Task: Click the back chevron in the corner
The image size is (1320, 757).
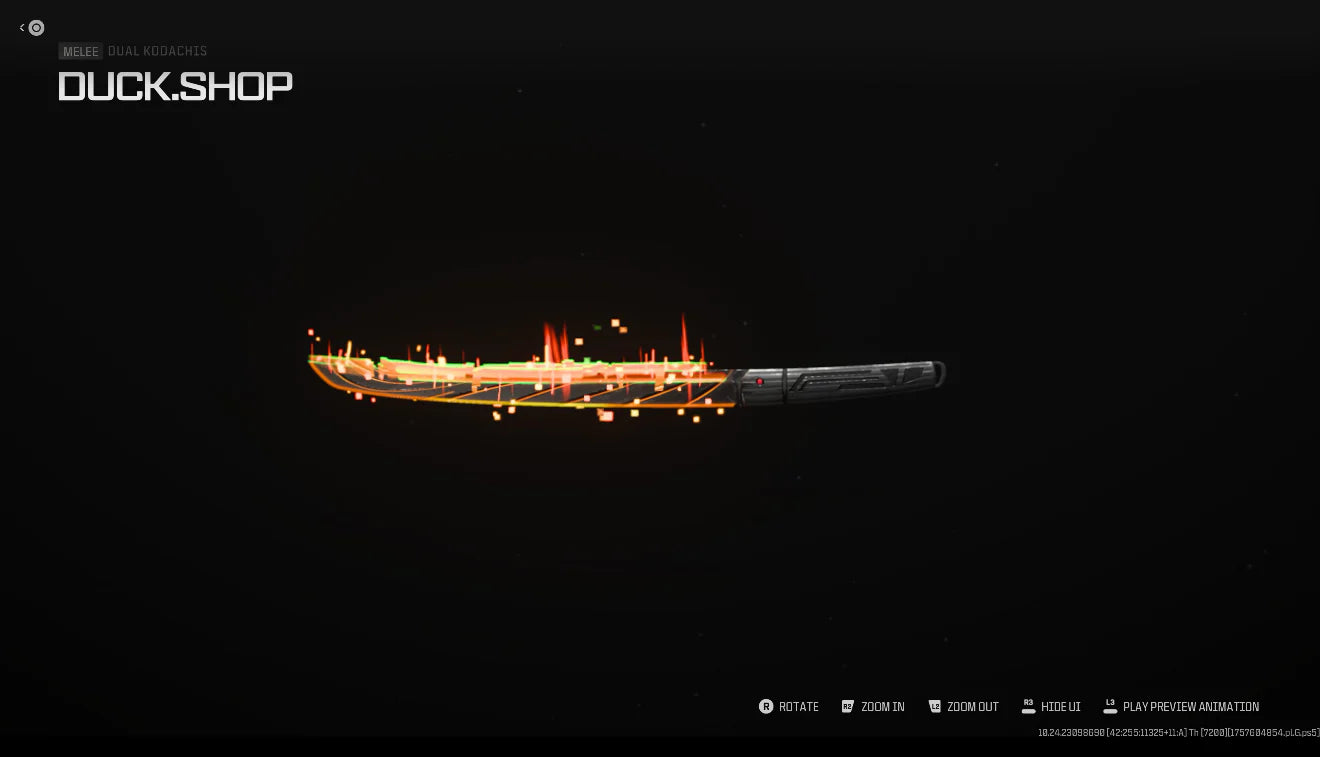Action: tap(23, 28)
